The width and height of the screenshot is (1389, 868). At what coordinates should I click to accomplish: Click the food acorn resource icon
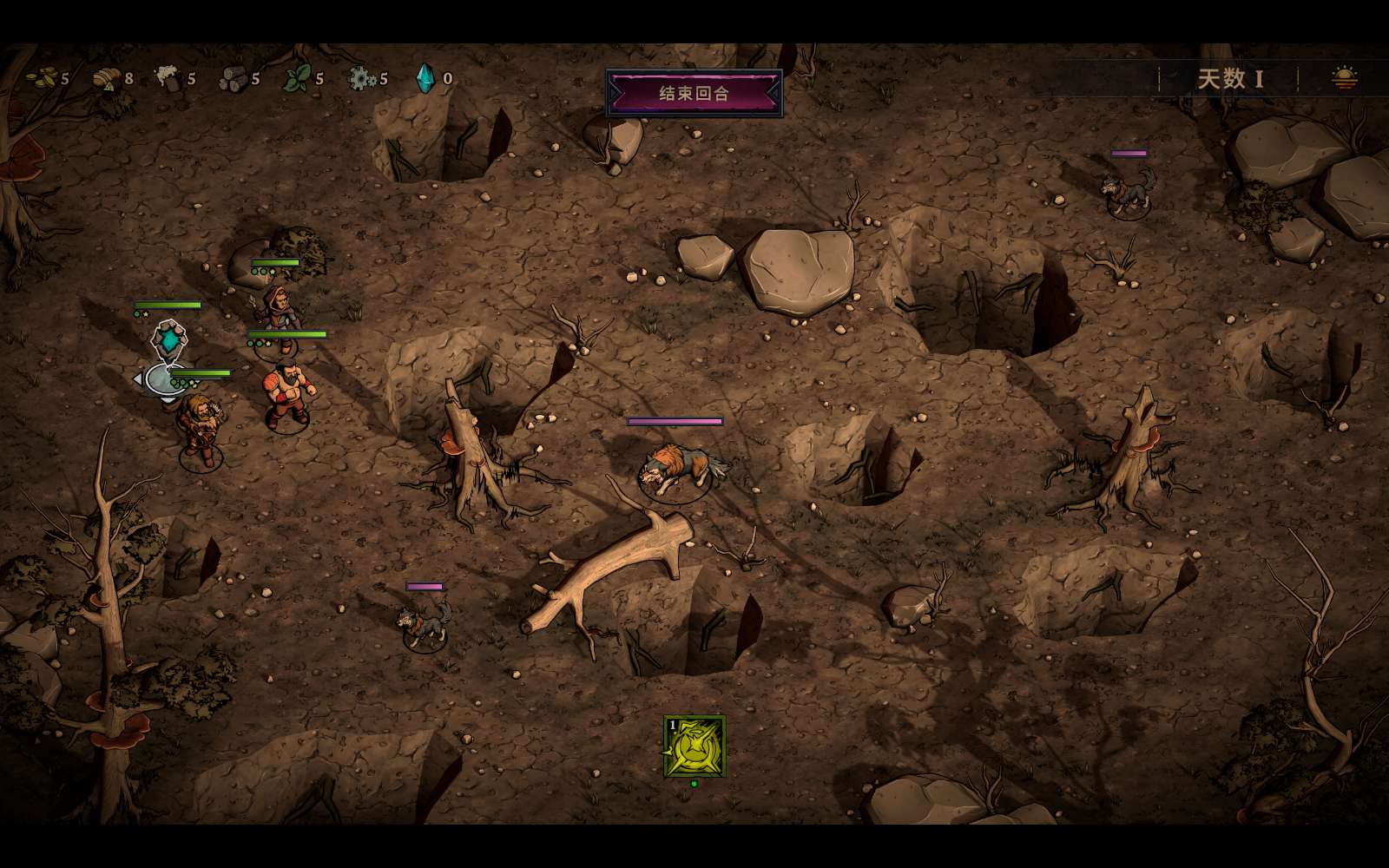102,78
